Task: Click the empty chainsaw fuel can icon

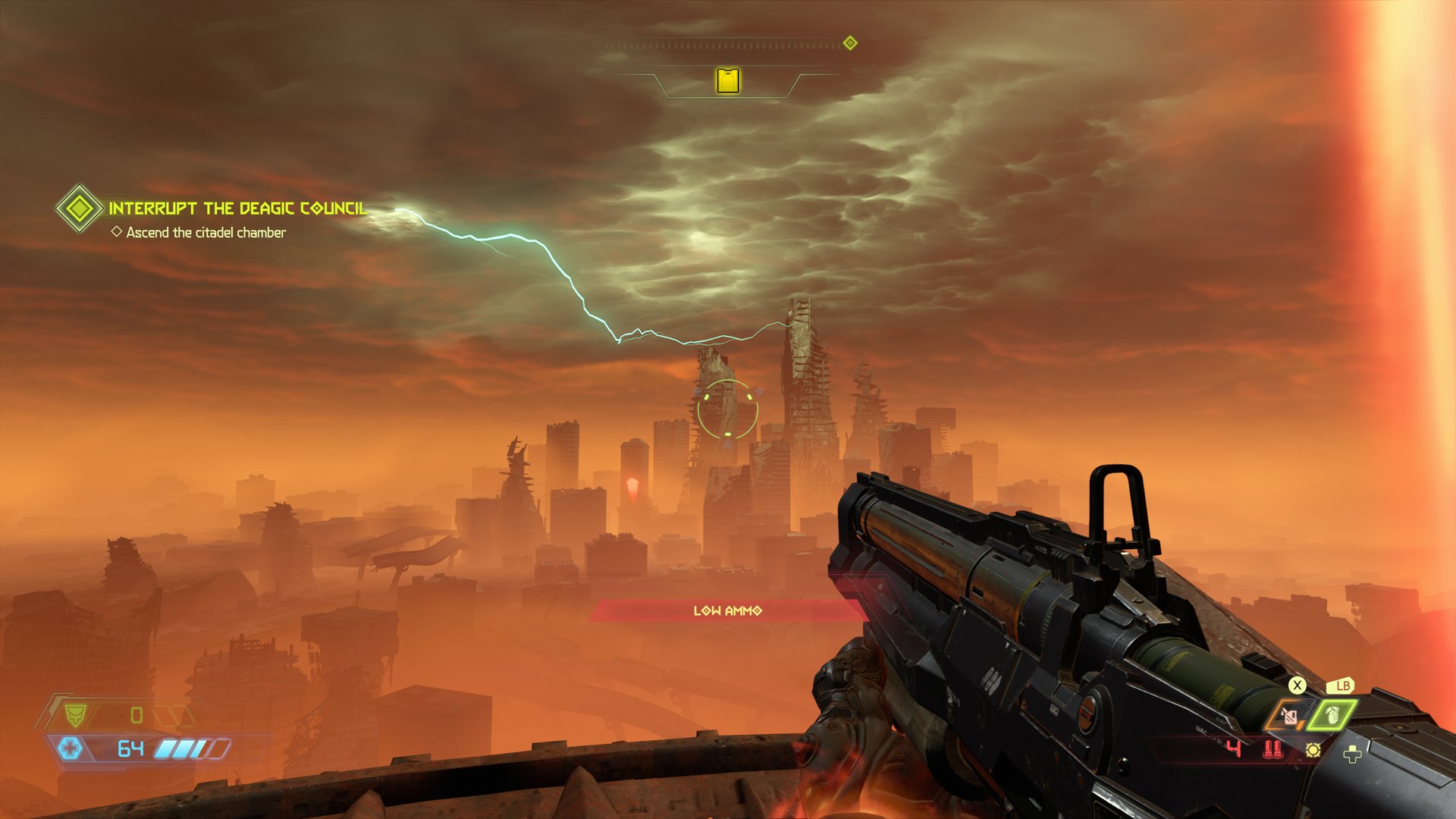Action: pos(1288,716)
